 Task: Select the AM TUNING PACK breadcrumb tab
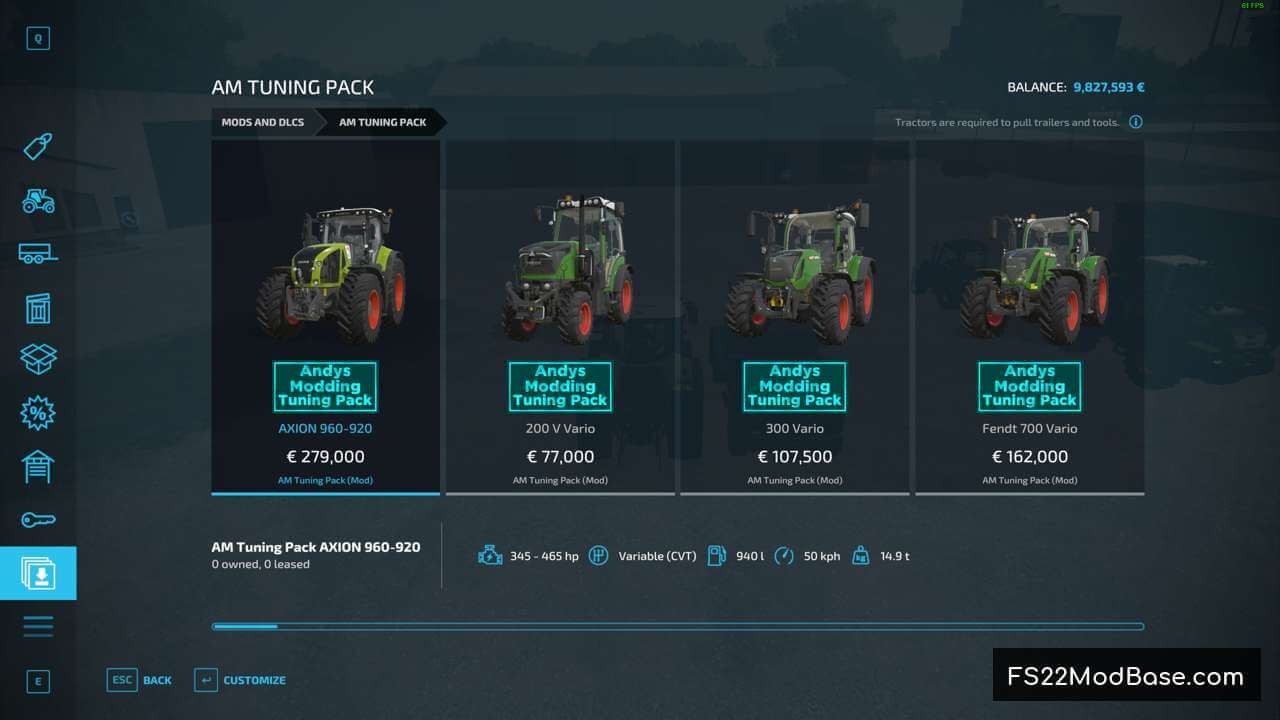(381, 122)
